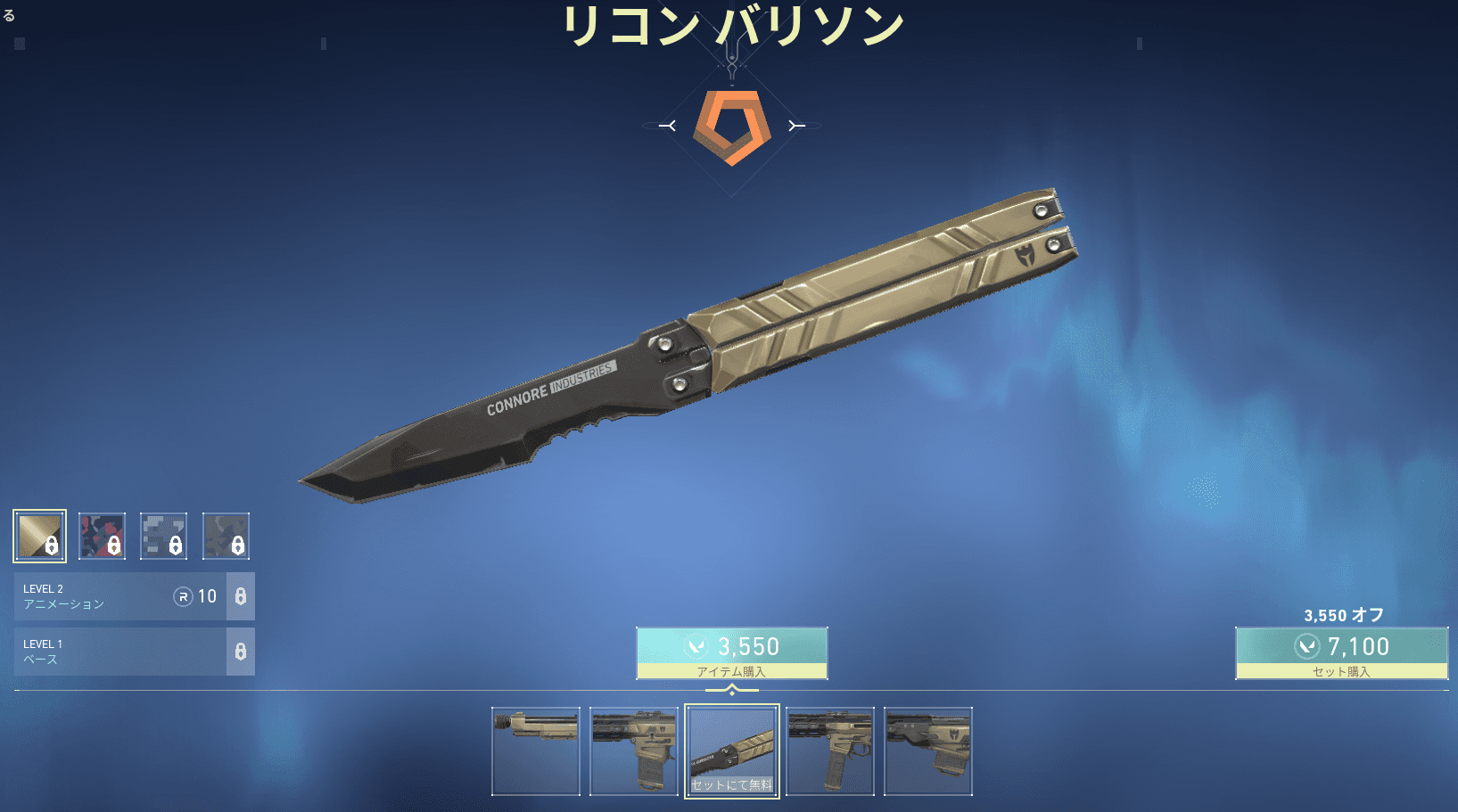Click the lock on the red camo variant
The image size is (1458, 812).
(113, 545)
